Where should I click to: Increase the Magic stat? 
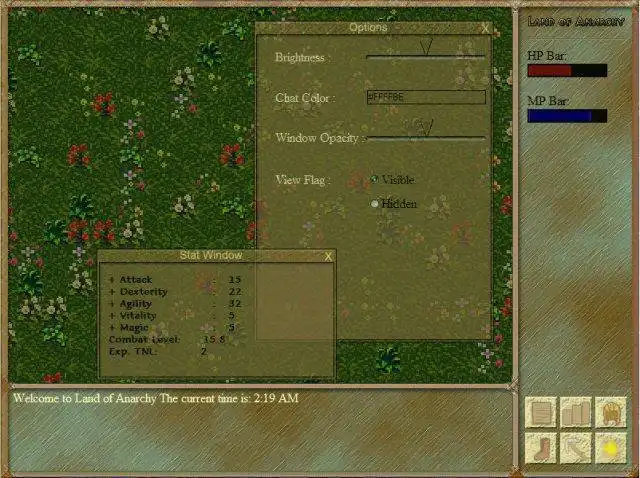point(112,328)
